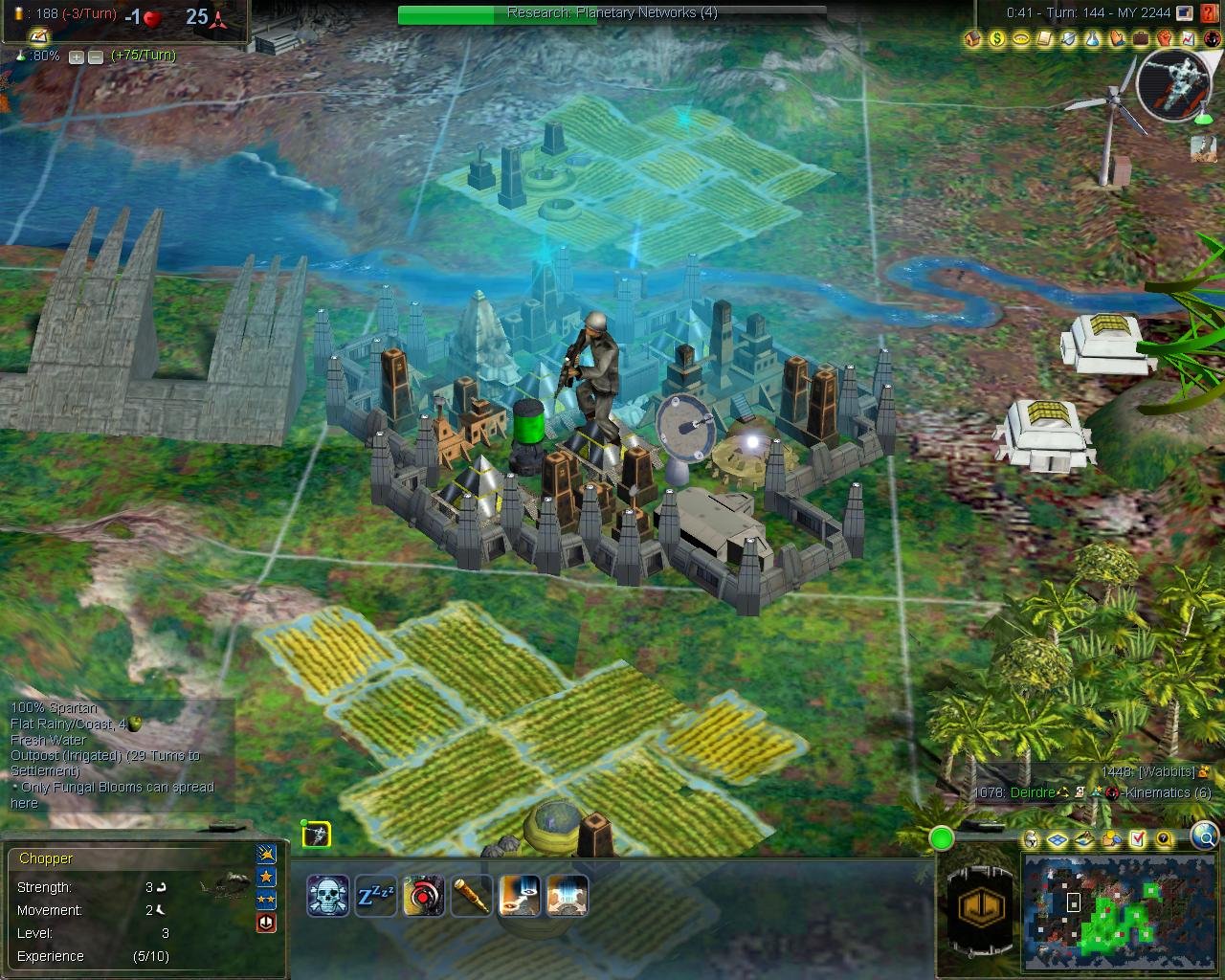Open the brown briefcase advisor icon
1225x980 pixels.
(1141, 39)
